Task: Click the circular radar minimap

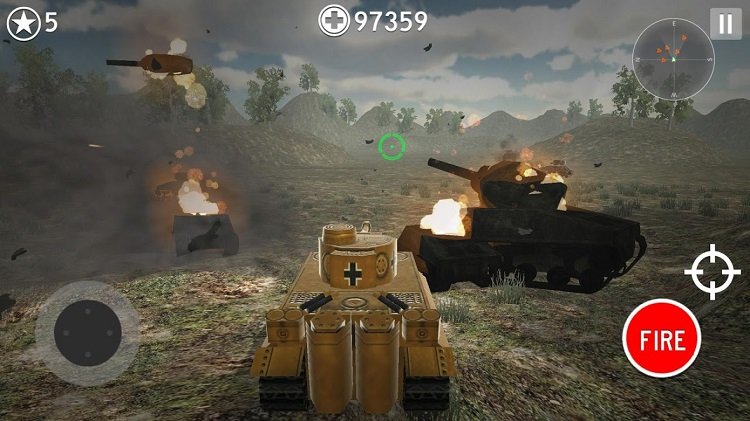Action: point(674,59)
